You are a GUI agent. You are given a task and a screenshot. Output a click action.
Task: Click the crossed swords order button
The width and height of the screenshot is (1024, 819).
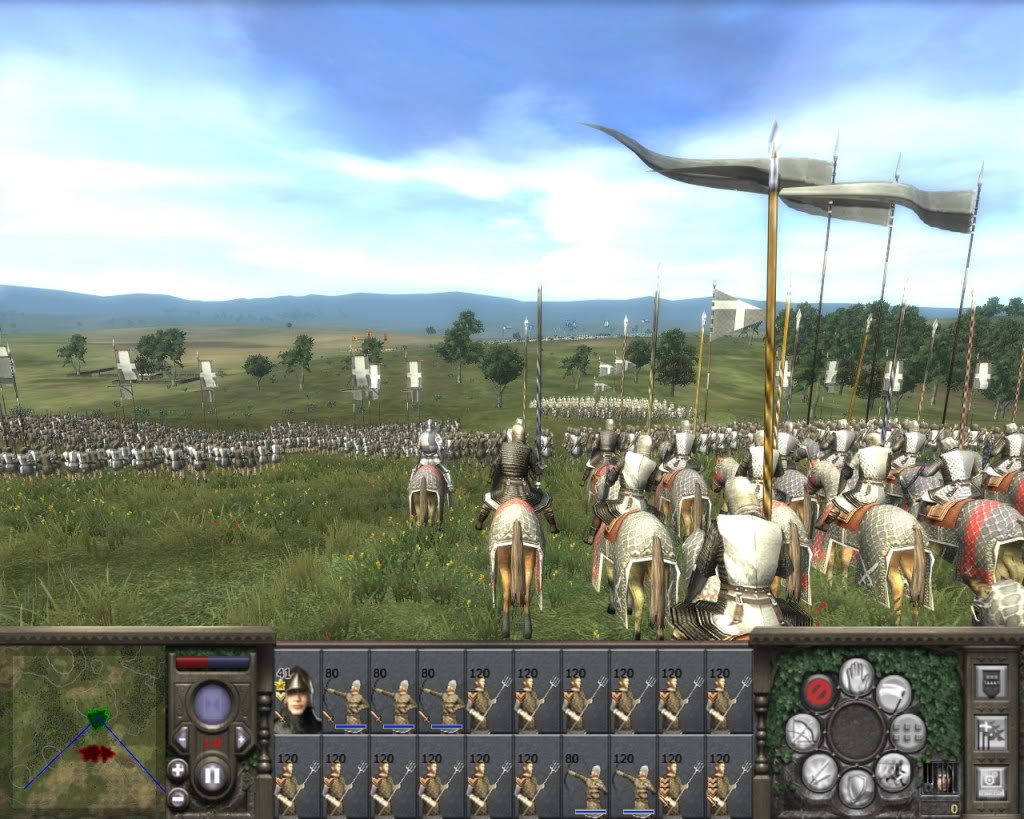(x=819, y=772)
